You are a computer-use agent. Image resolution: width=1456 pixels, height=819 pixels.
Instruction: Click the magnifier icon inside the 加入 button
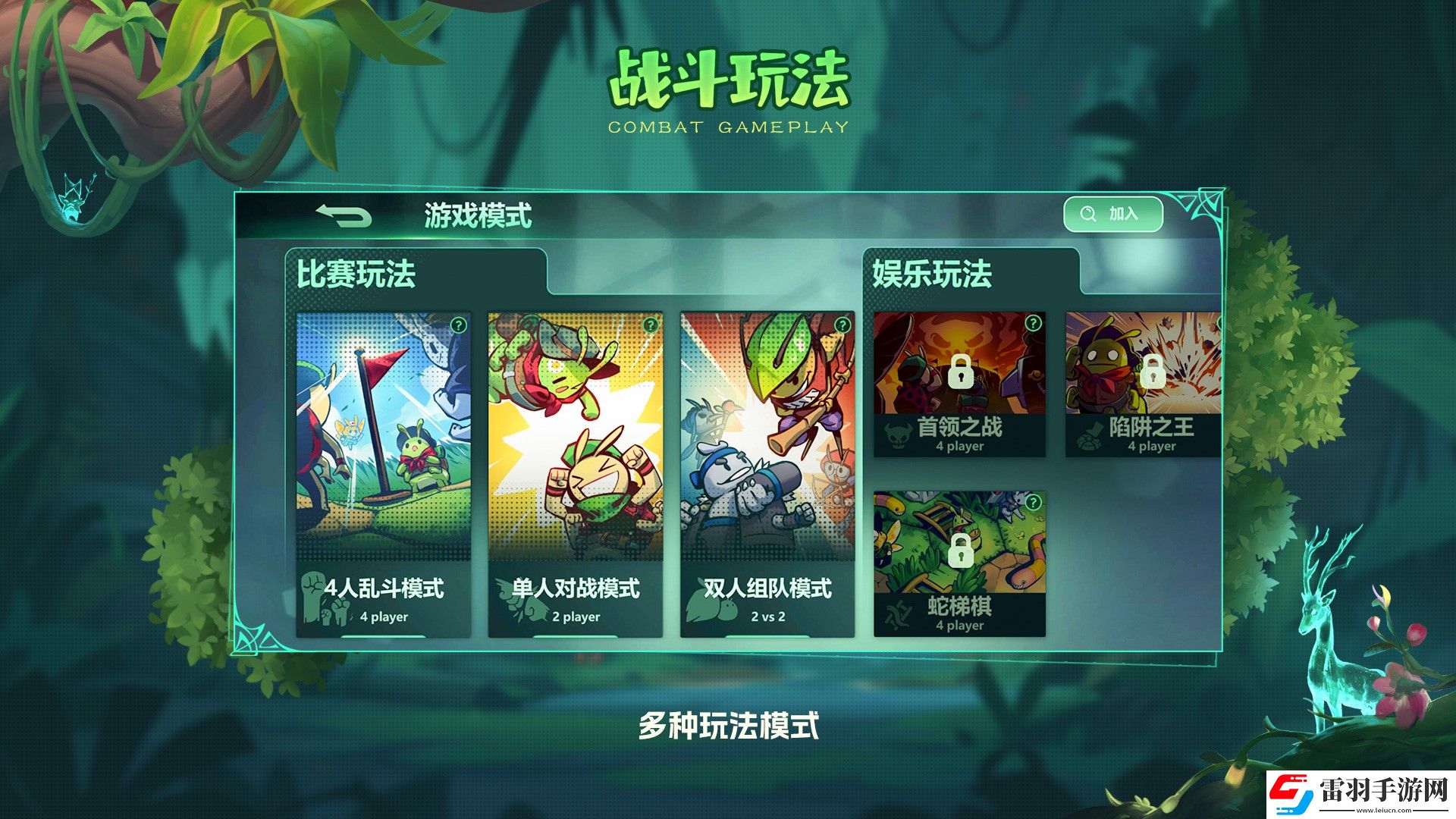click(x=1086, y=213)
